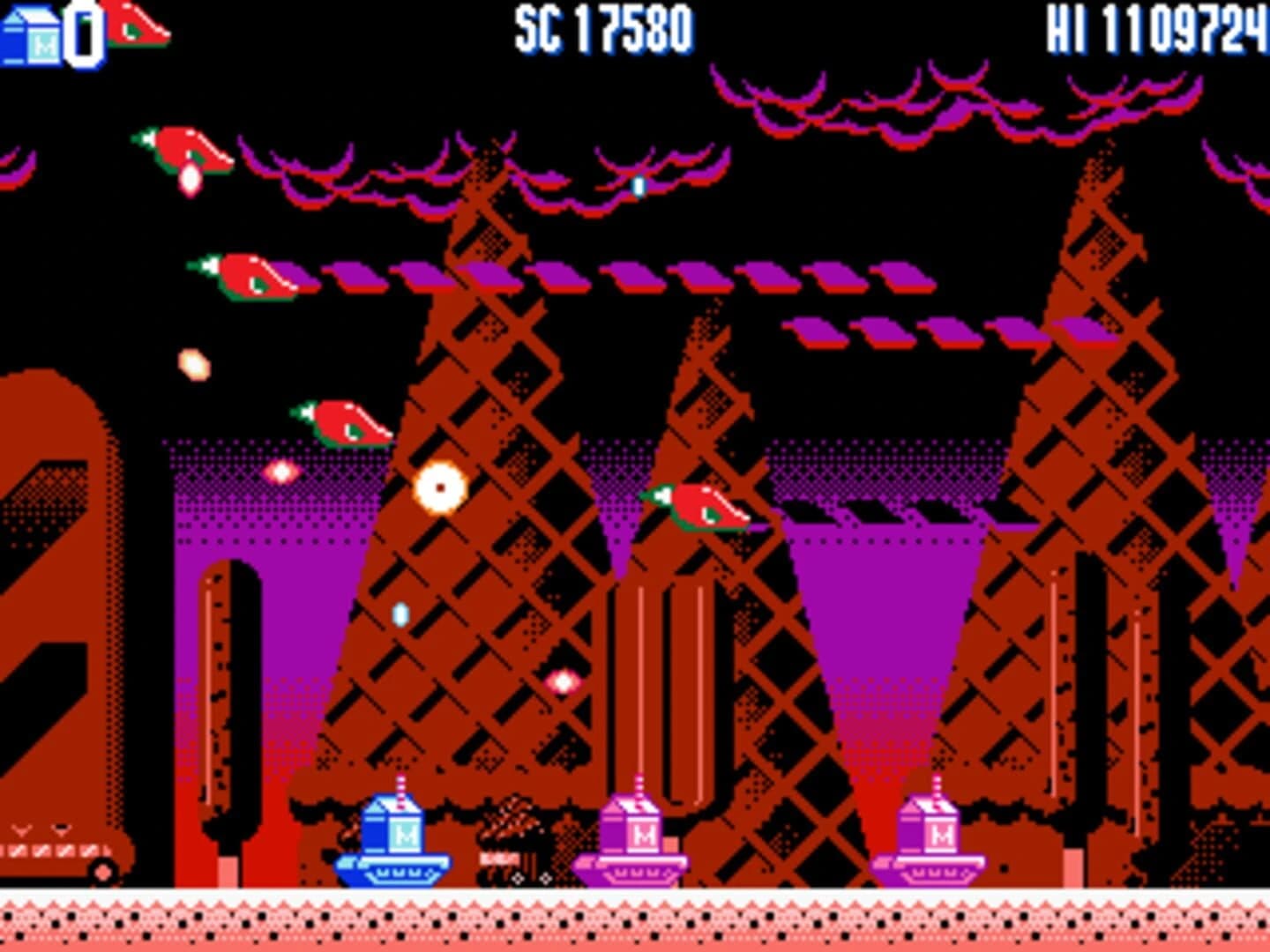This screenshot has height=952, width=1270.
Task: Click the zero lives counter digit
Action: [82, 31]
